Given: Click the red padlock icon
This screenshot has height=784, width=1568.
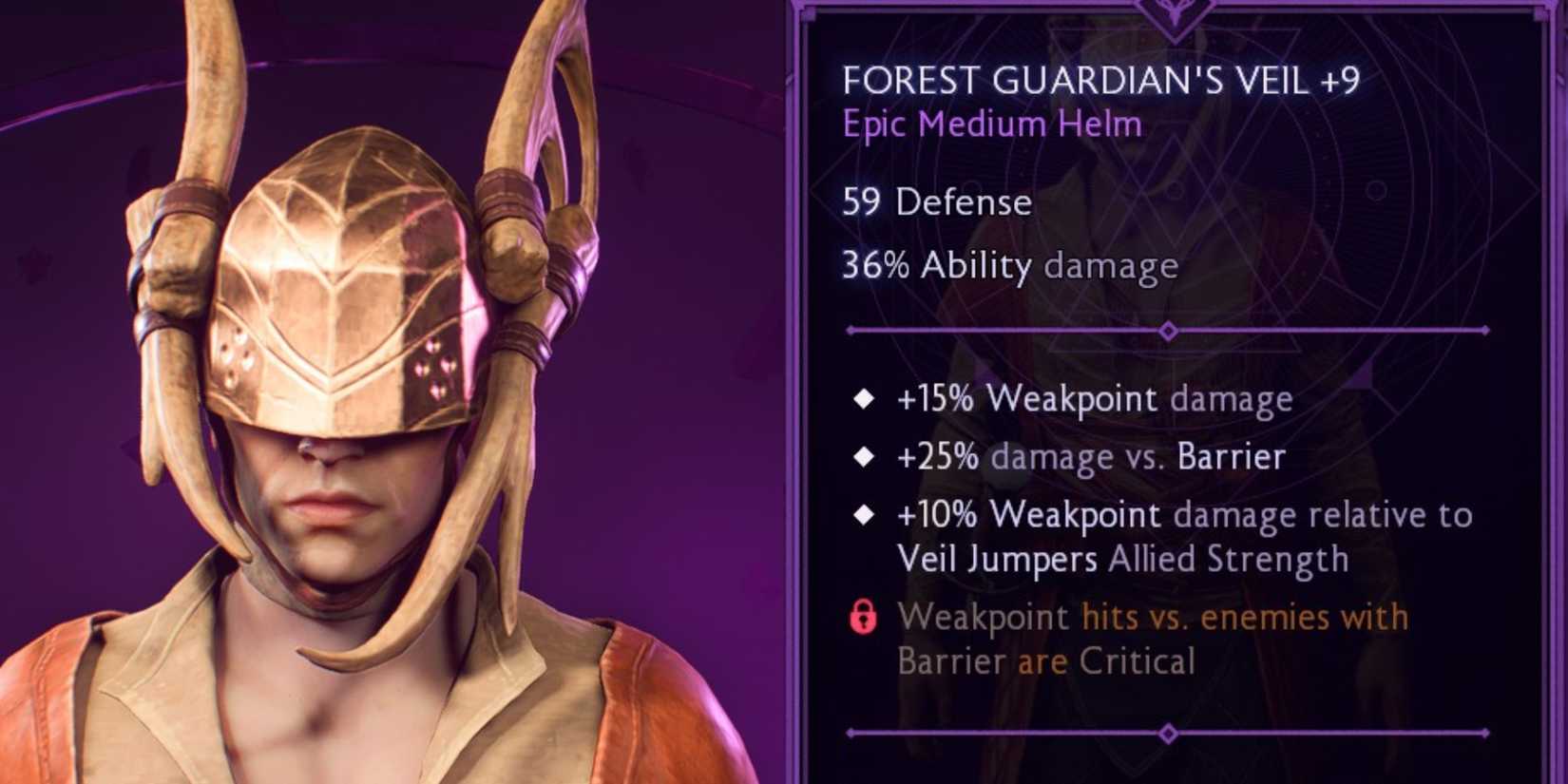Looking at the screenshot, I should point(866,617).
